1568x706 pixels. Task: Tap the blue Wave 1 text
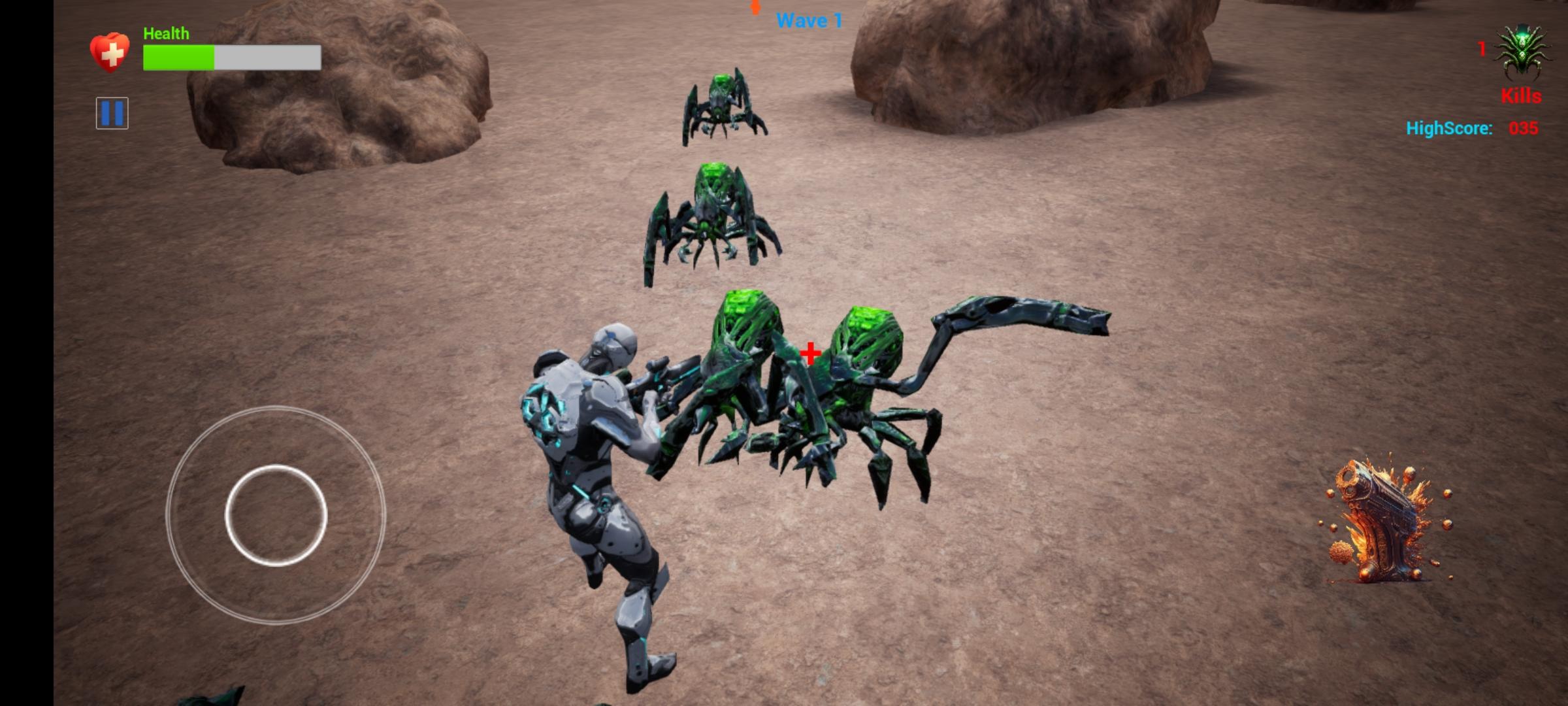808,20
